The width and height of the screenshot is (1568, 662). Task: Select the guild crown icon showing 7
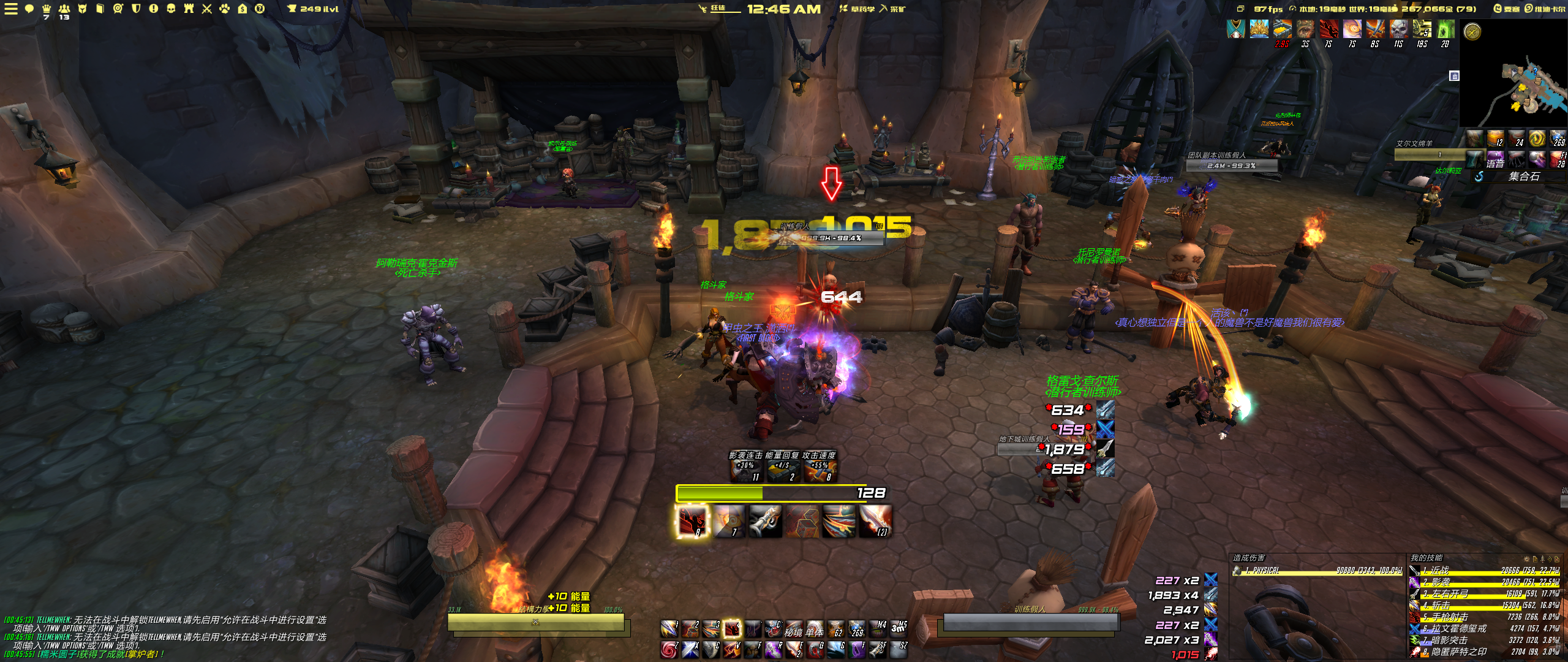click(47, 9)
